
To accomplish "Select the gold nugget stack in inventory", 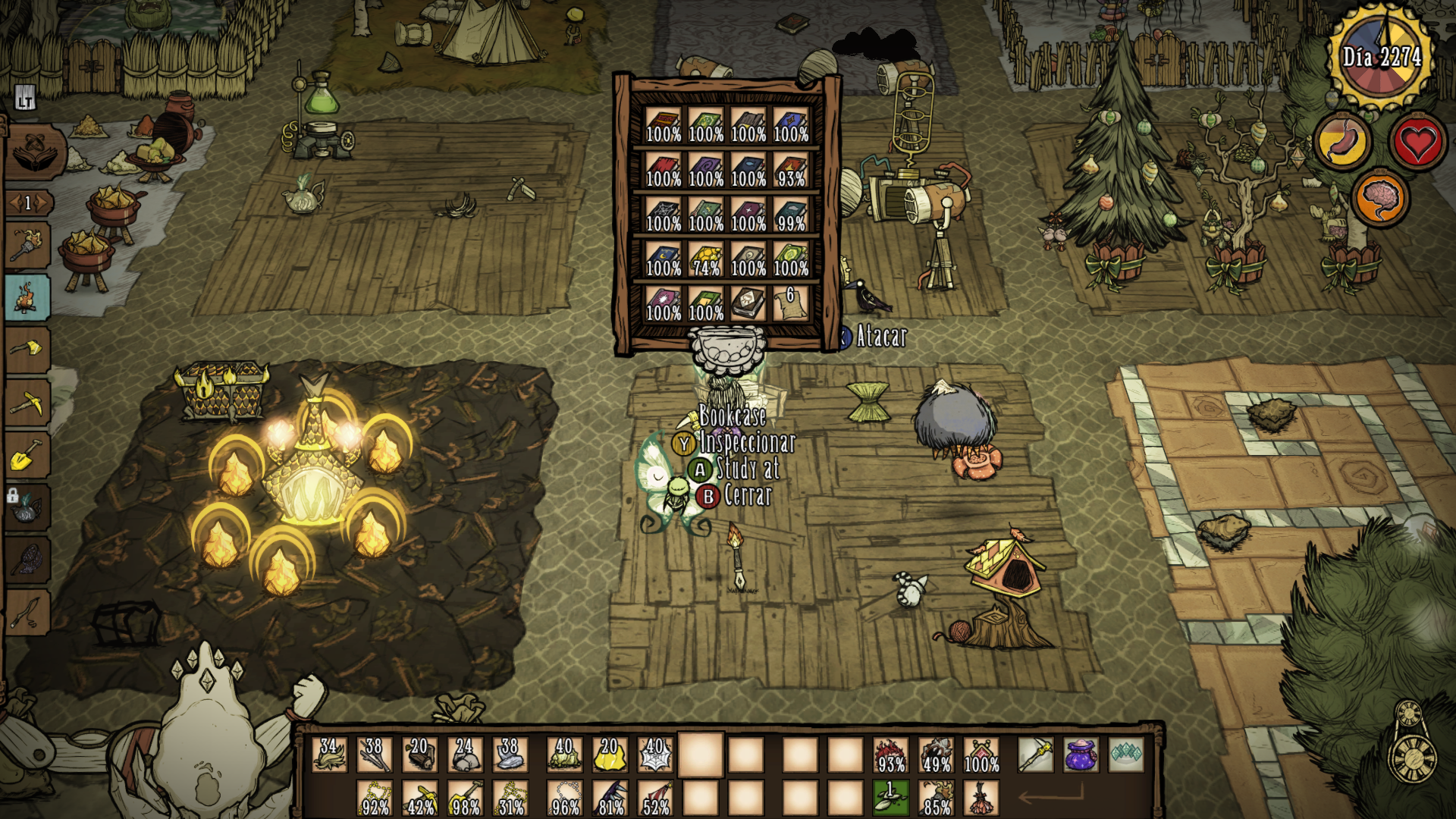I will coord(610,755).
